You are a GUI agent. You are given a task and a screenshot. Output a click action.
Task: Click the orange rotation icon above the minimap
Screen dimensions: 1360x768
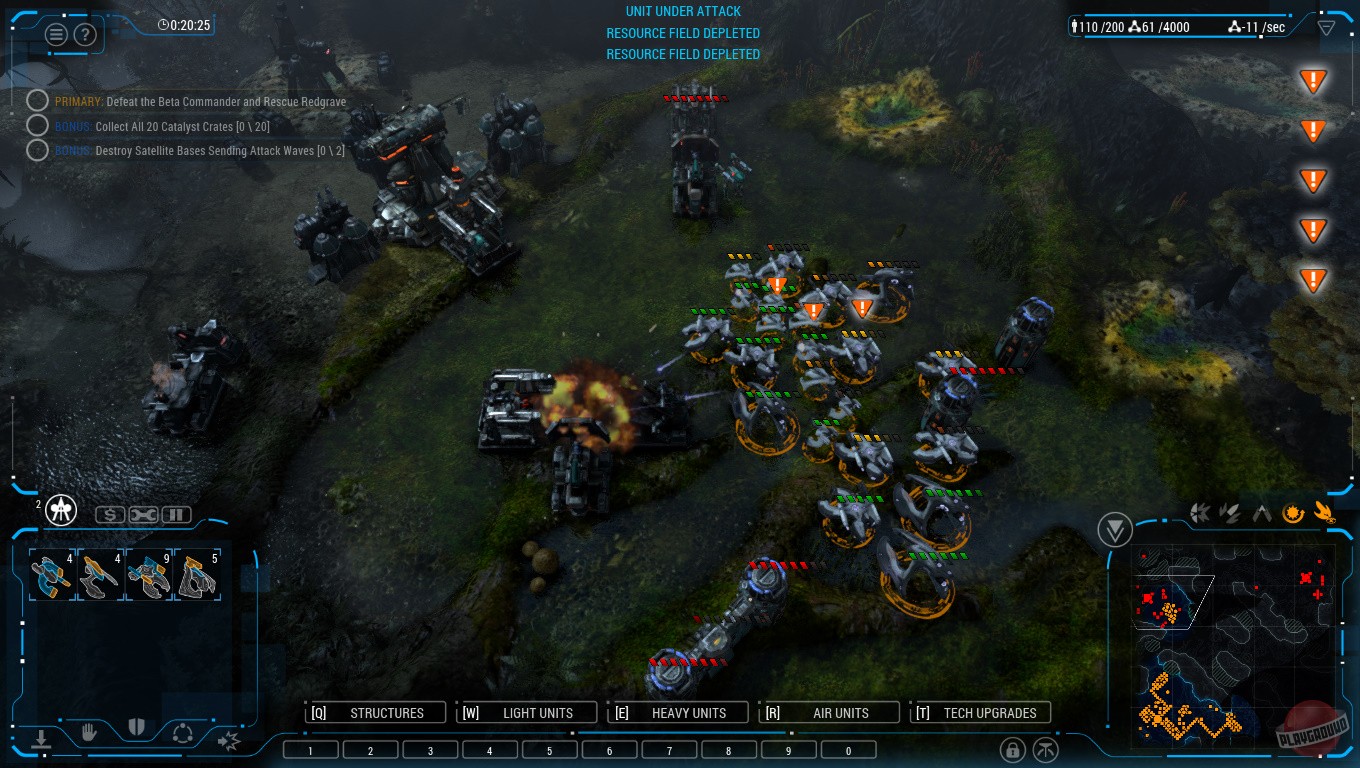(1293, 513)
